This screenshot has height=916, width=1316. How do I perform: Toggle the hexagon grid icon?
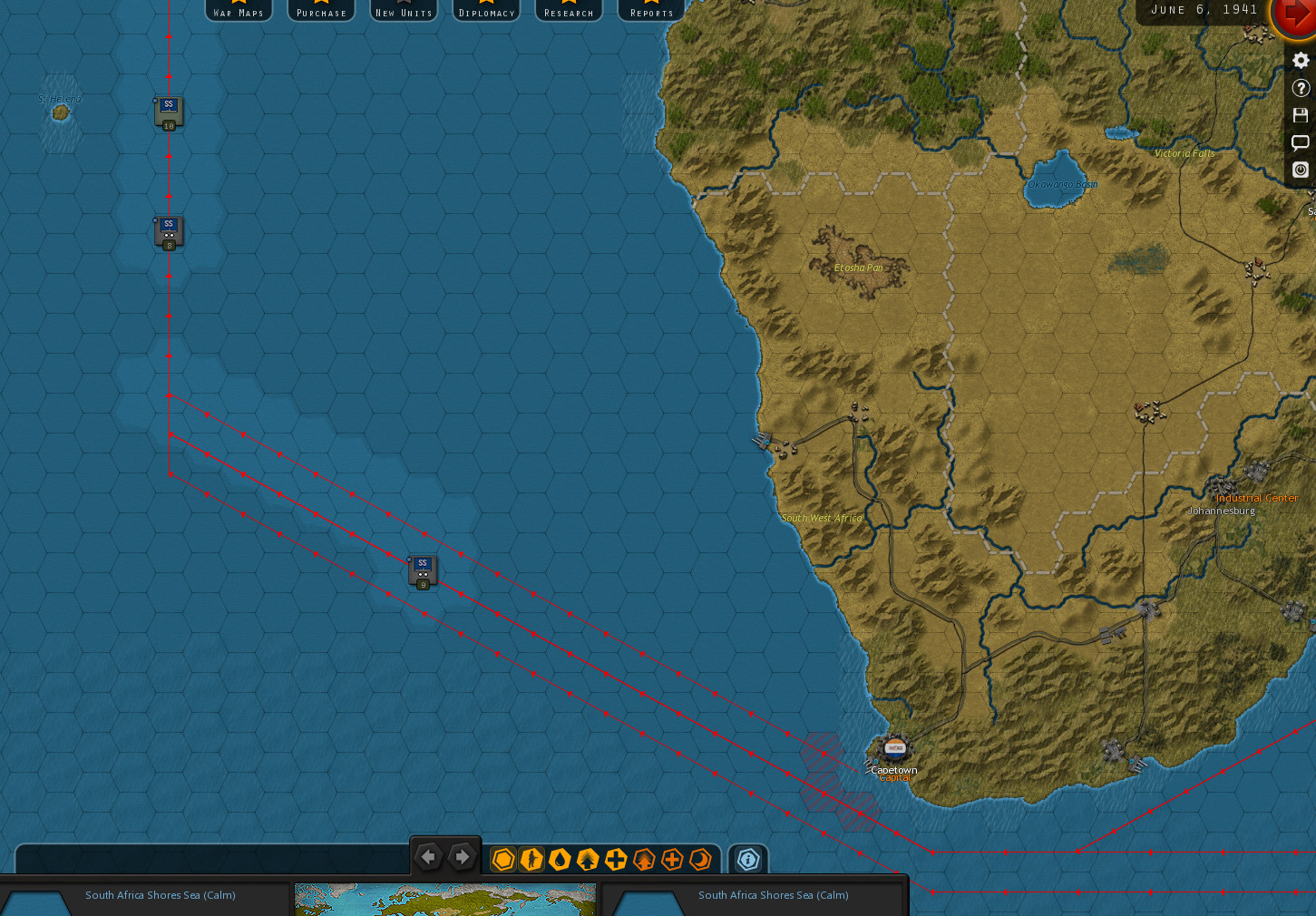coord(503,859)
